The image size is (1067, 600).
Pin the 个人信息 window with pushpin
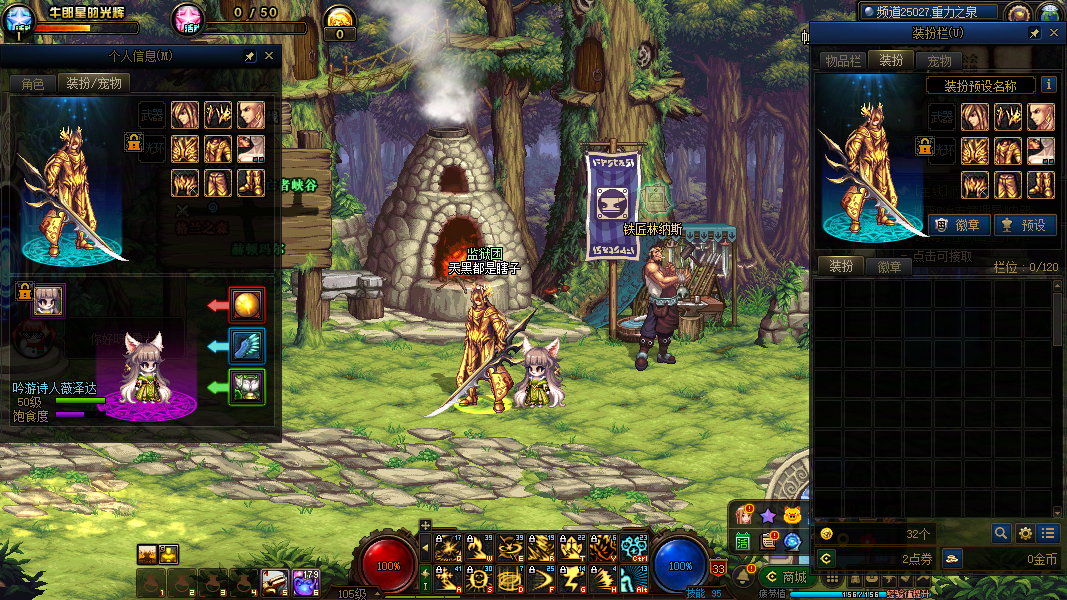249,57
